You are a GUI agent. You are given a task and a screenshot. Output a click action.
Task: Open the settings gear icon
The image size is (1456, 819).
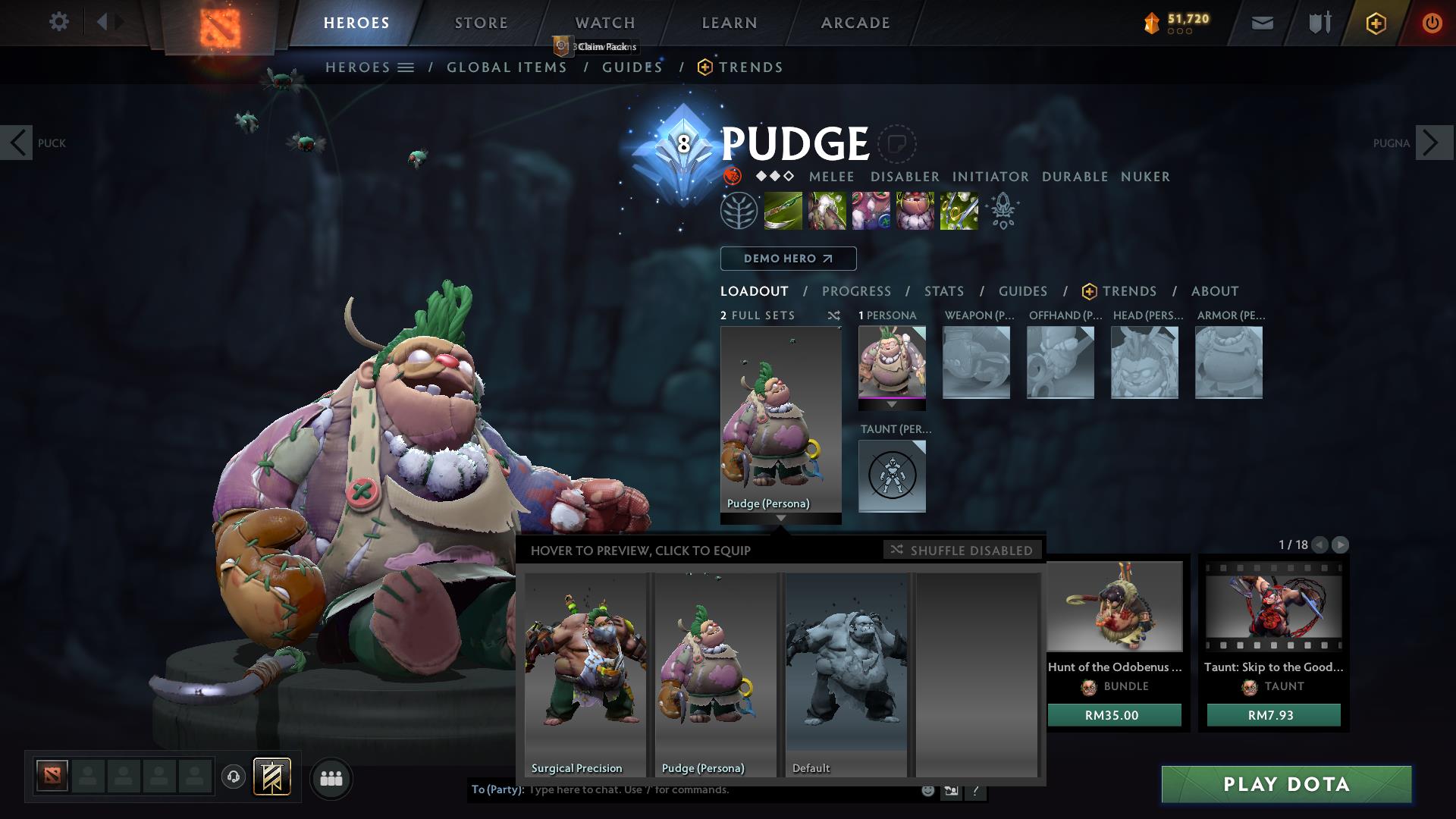coord(58,22)
